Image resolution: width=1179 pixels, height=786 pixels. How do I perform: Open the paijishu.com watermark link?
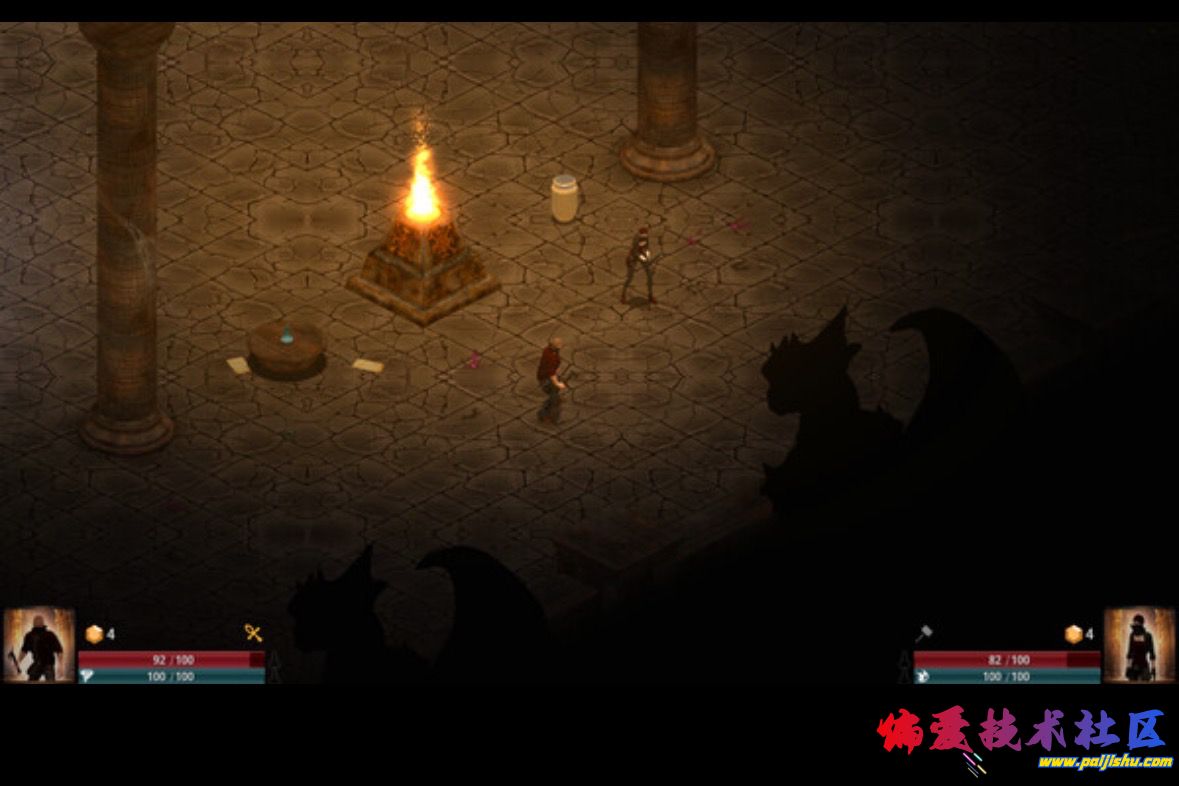tap(1104, 762)
